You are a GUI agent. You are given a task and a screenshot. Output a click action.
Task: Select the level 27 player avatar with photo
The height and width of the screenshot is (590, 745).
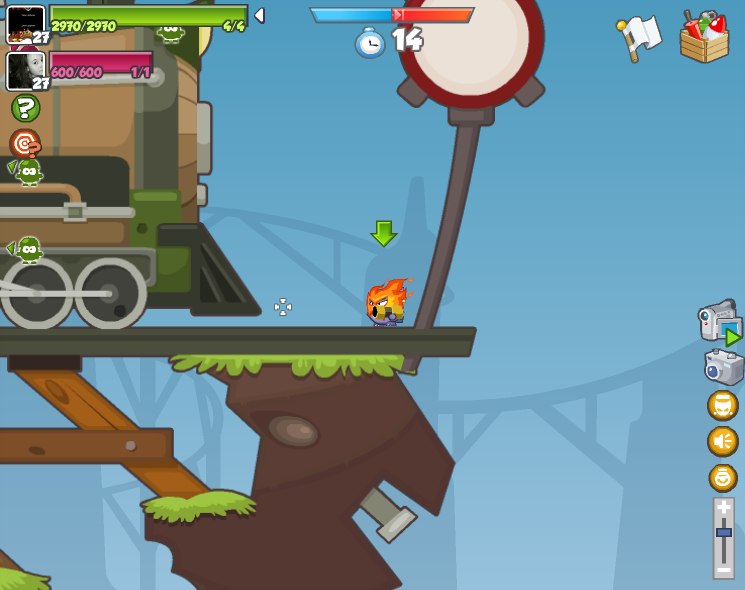[25, 70]
